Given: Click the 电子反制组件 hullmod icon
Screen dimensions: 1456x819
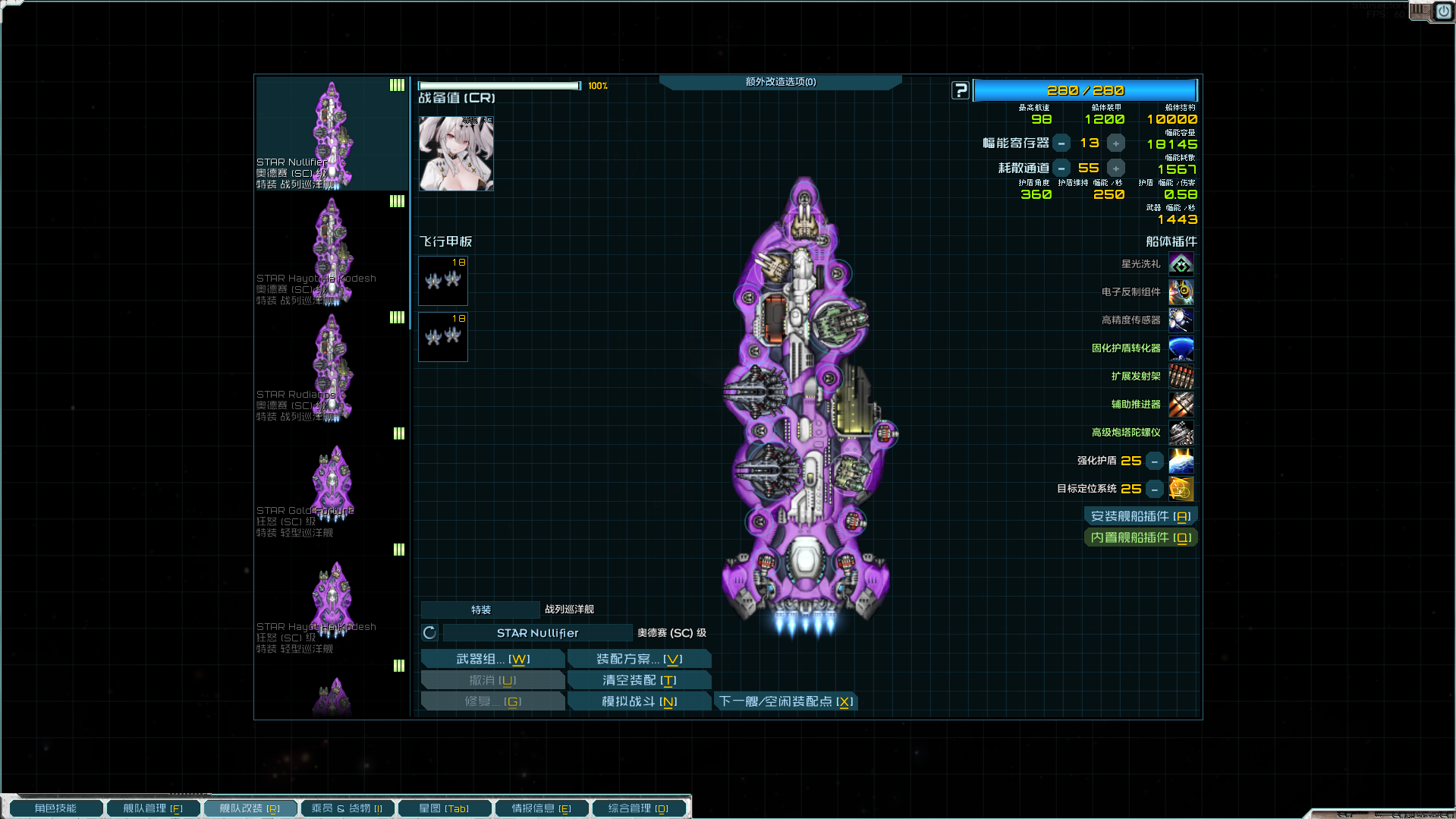Looking at the screenshot, I should [x=1181, y=292].
